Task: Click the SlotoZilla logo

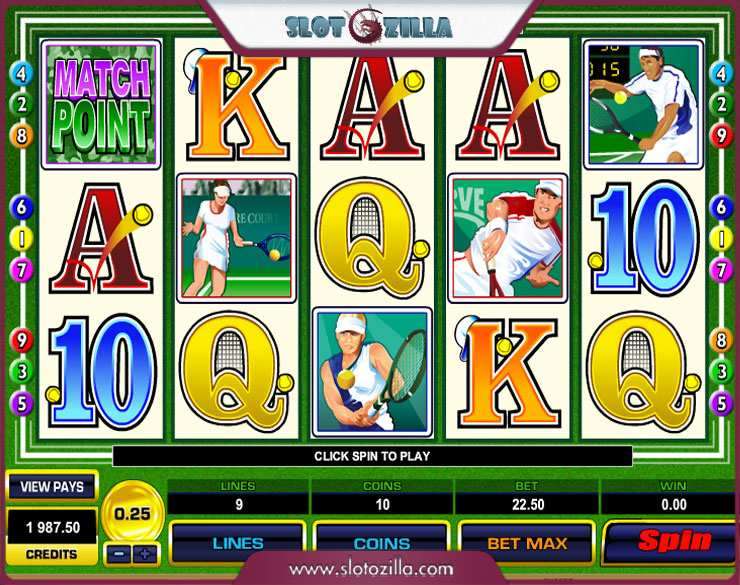Action: (x=367, y=27)
